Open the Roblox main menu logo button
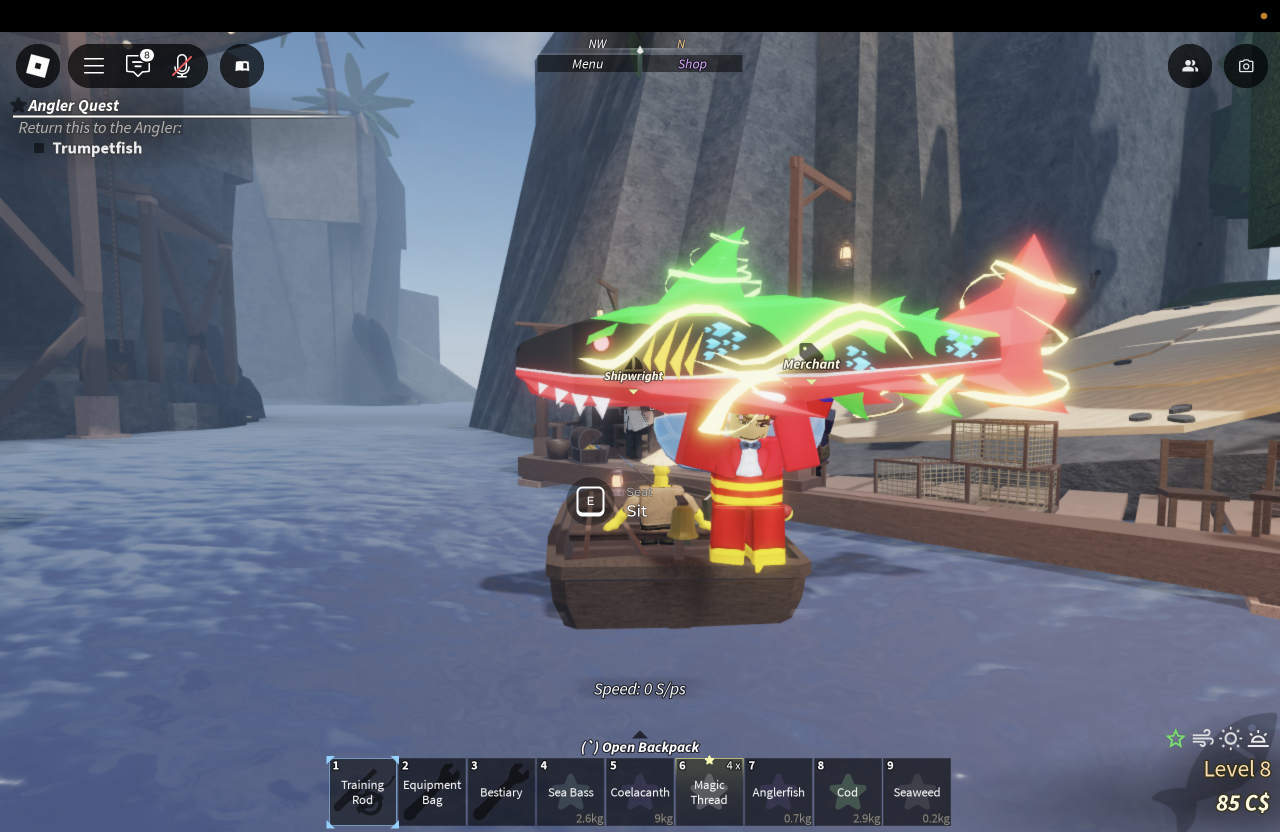Viewport: 1280px width, 832px height. point(38,66)
